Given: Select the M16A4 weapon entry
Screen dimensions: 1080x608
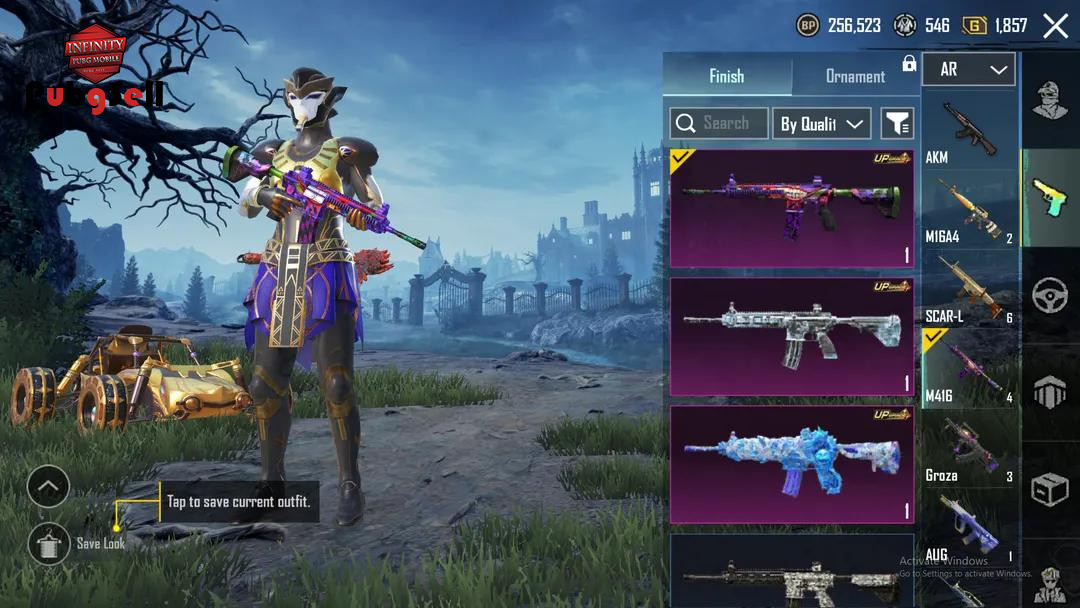Looking at the screenshot, I should 969,210.
